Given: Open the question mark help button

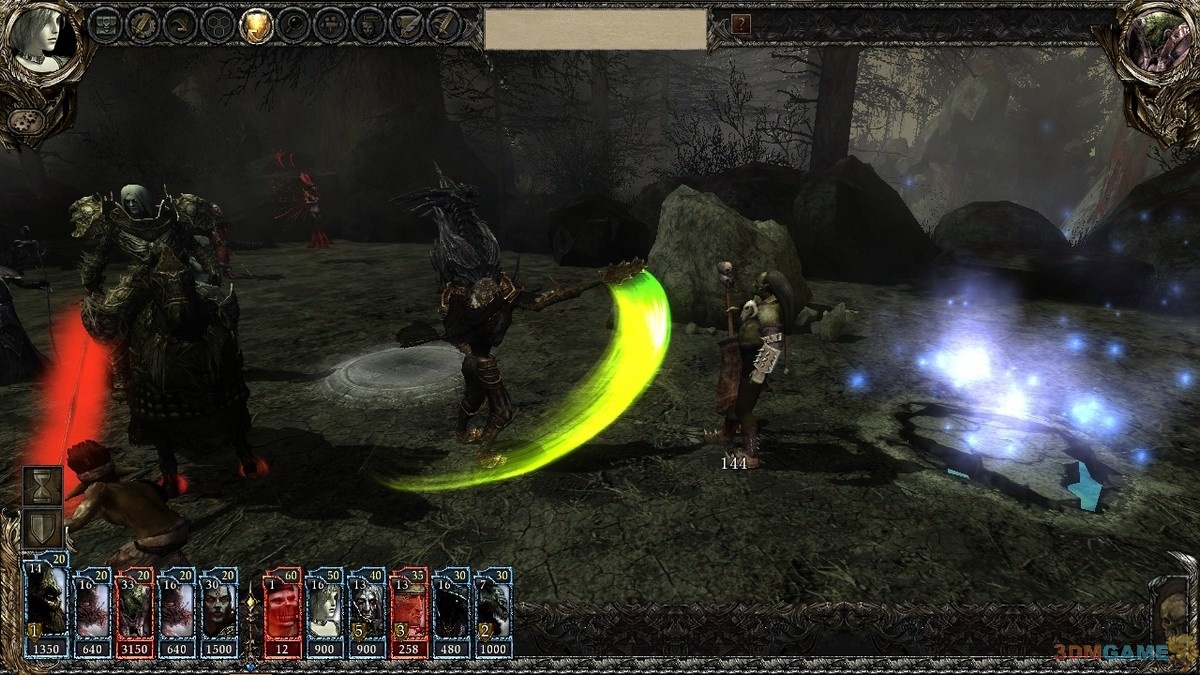Looking at the screenshot, I should (741, 25).
